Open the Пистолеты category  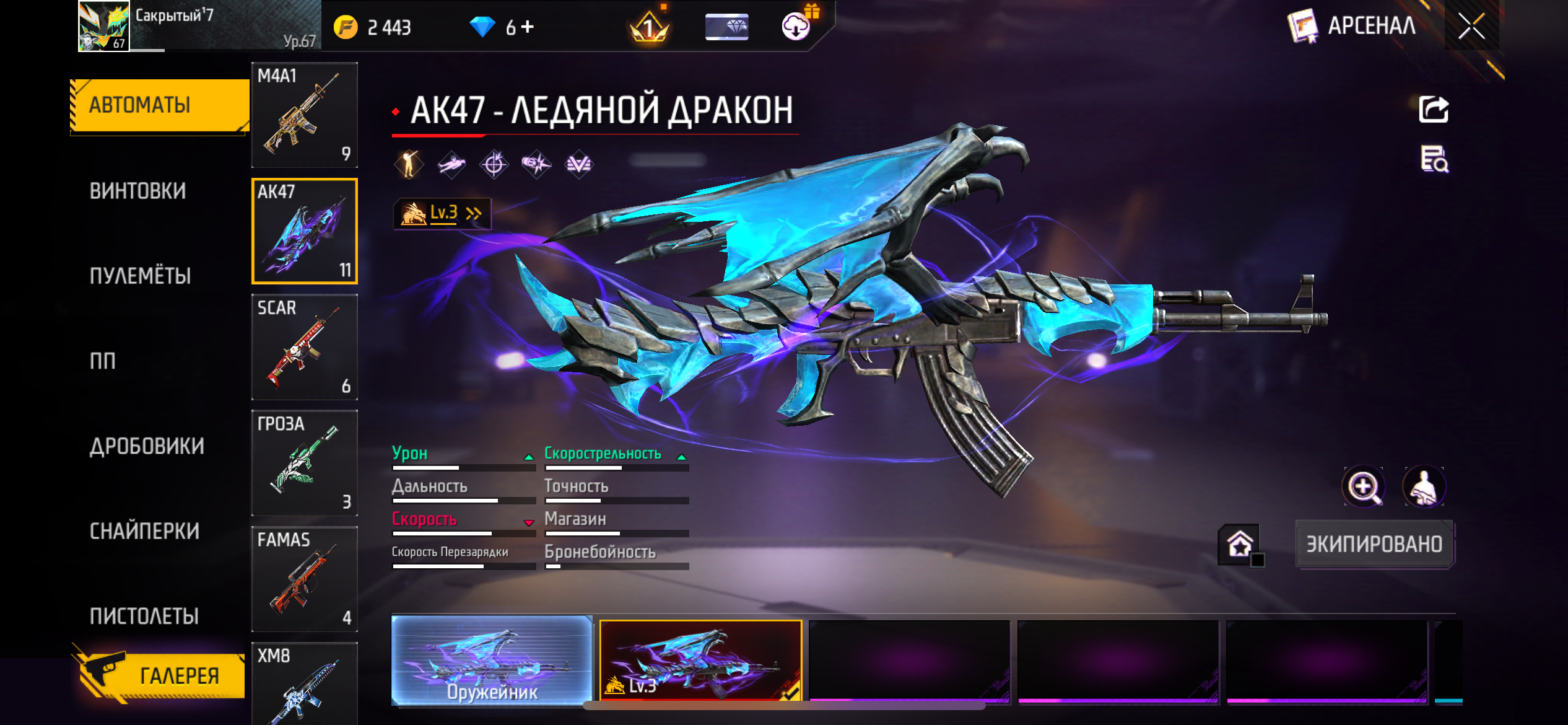[144, 616]
